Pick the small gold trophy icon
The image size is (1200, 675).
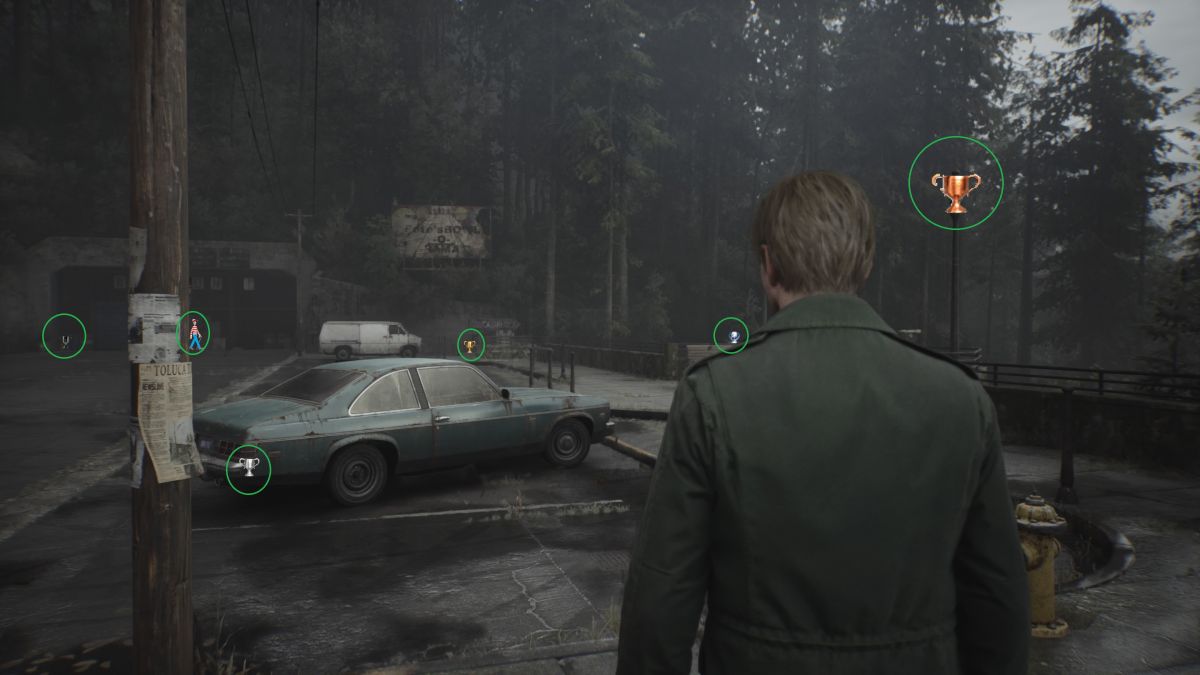click(x=470, y=346)
